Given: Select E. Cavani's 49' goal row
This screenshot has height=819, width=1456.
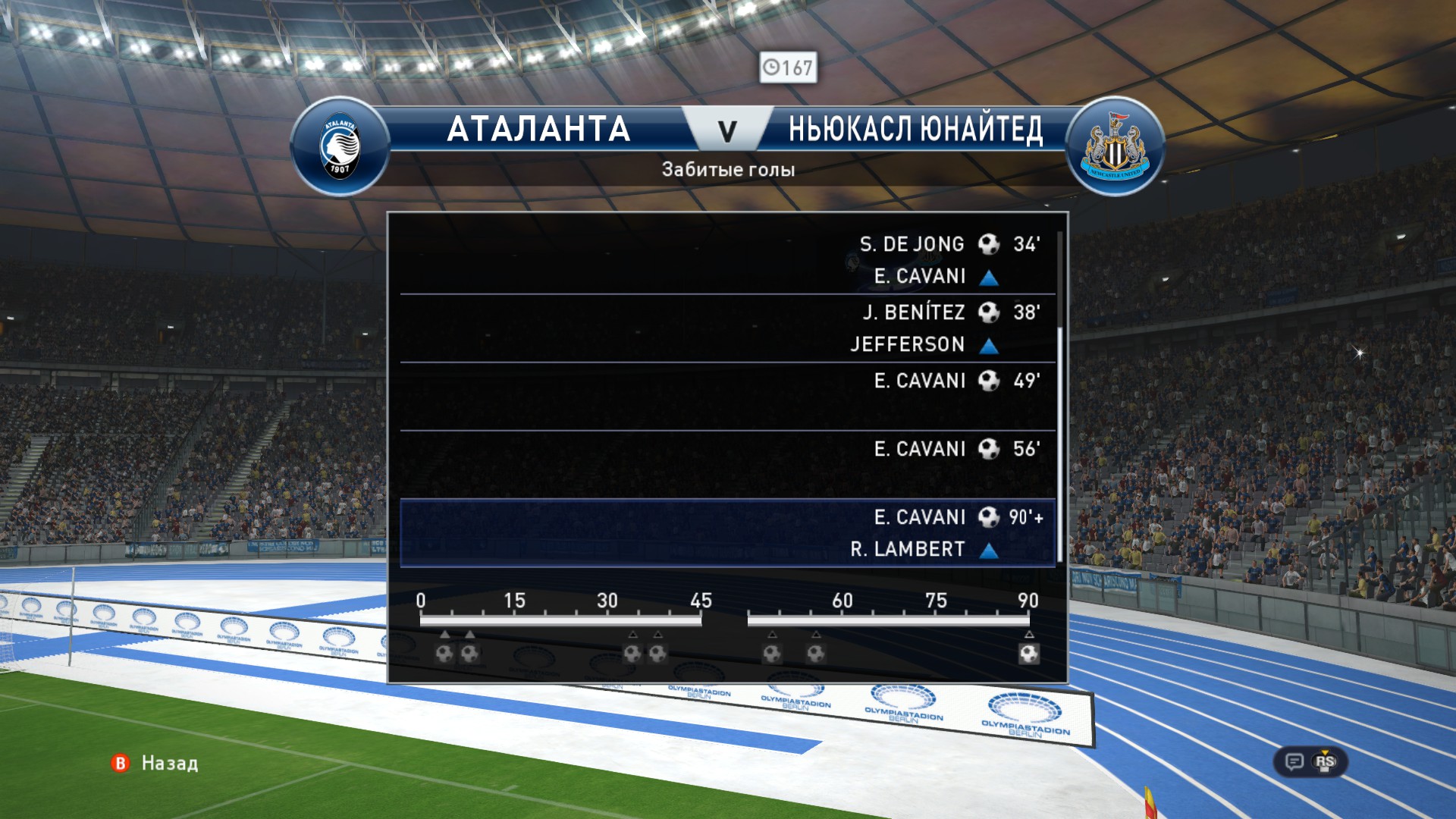Looking at the screenshot, I should point(728,396).
